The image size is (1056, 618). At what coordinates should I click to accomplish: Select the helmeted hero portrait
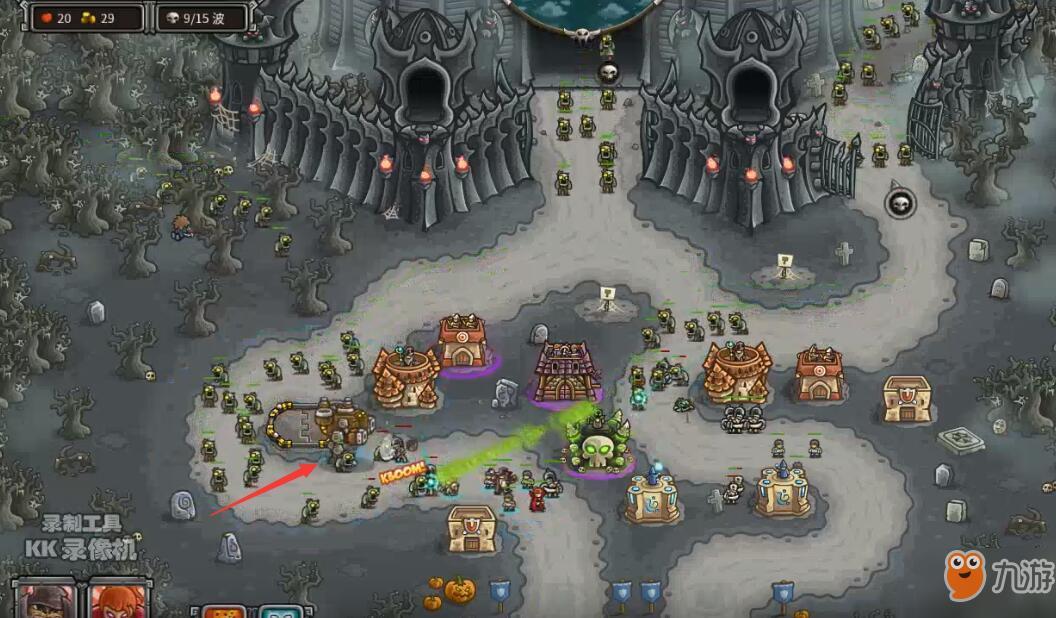(43, 600)
